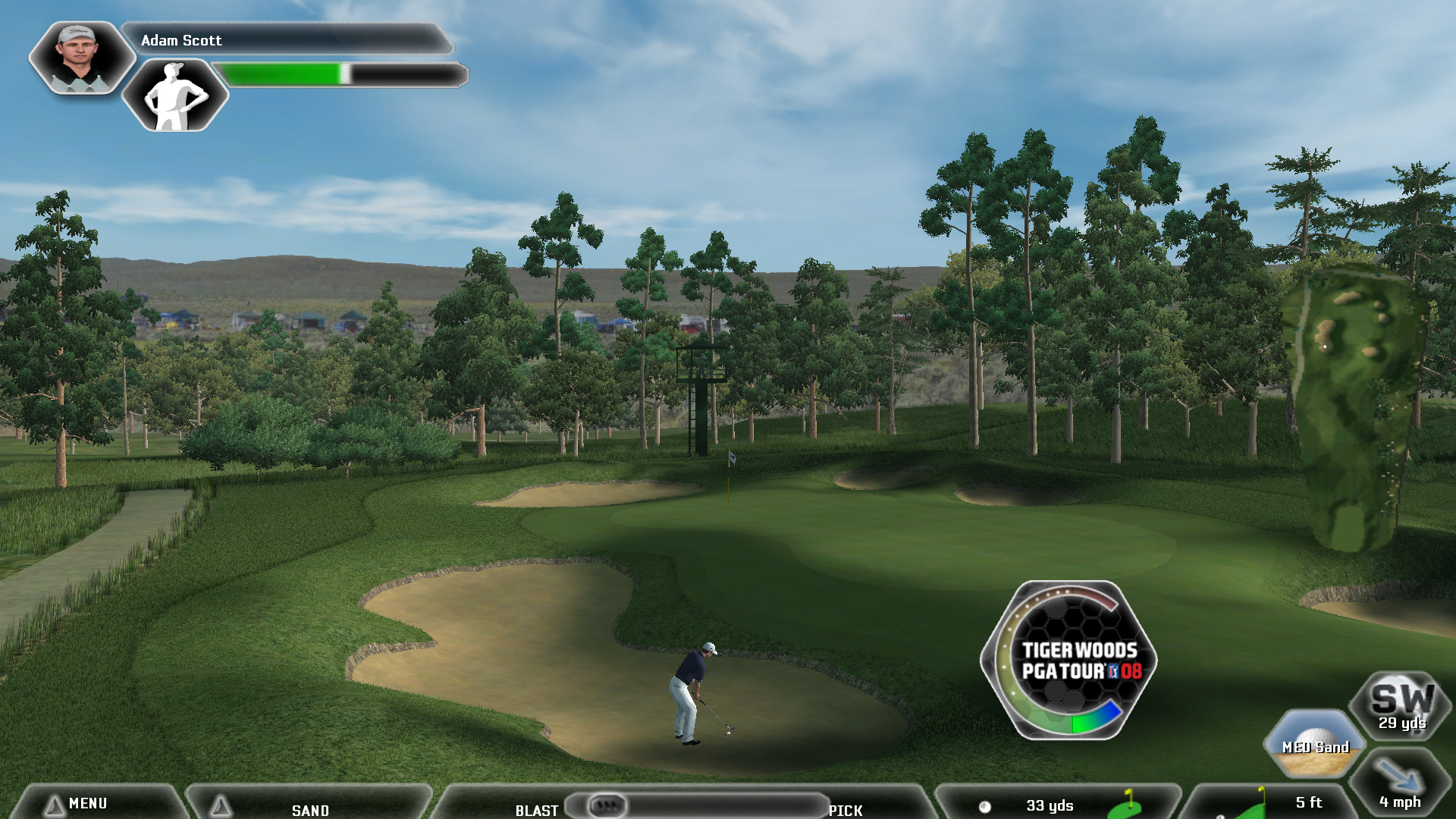Click the wind direction arrow icon
The image size is (1456, 819).
pos(1399,780)
